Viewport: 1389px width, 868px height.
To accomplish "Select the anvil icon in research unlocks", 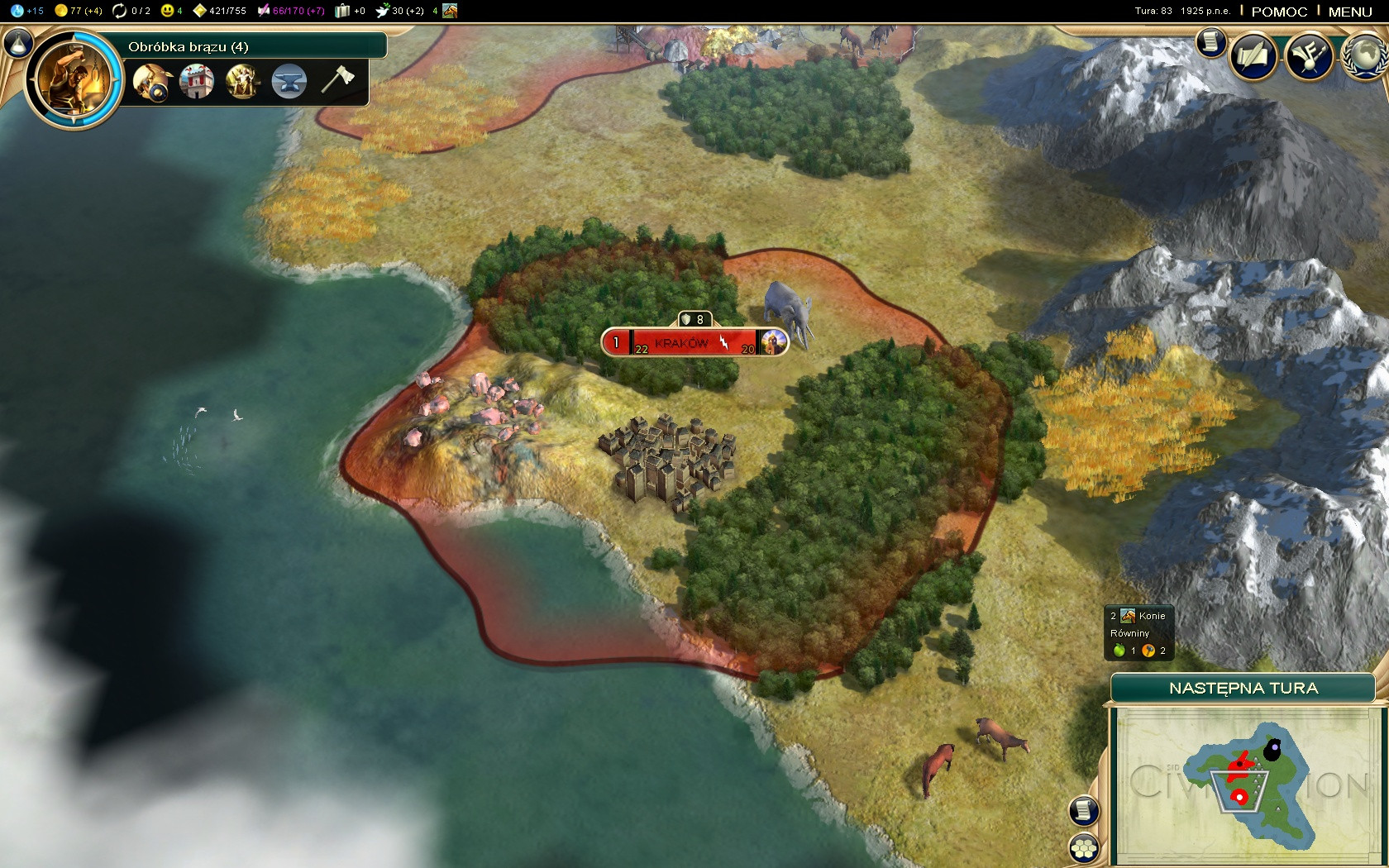I will click(289, 82).
